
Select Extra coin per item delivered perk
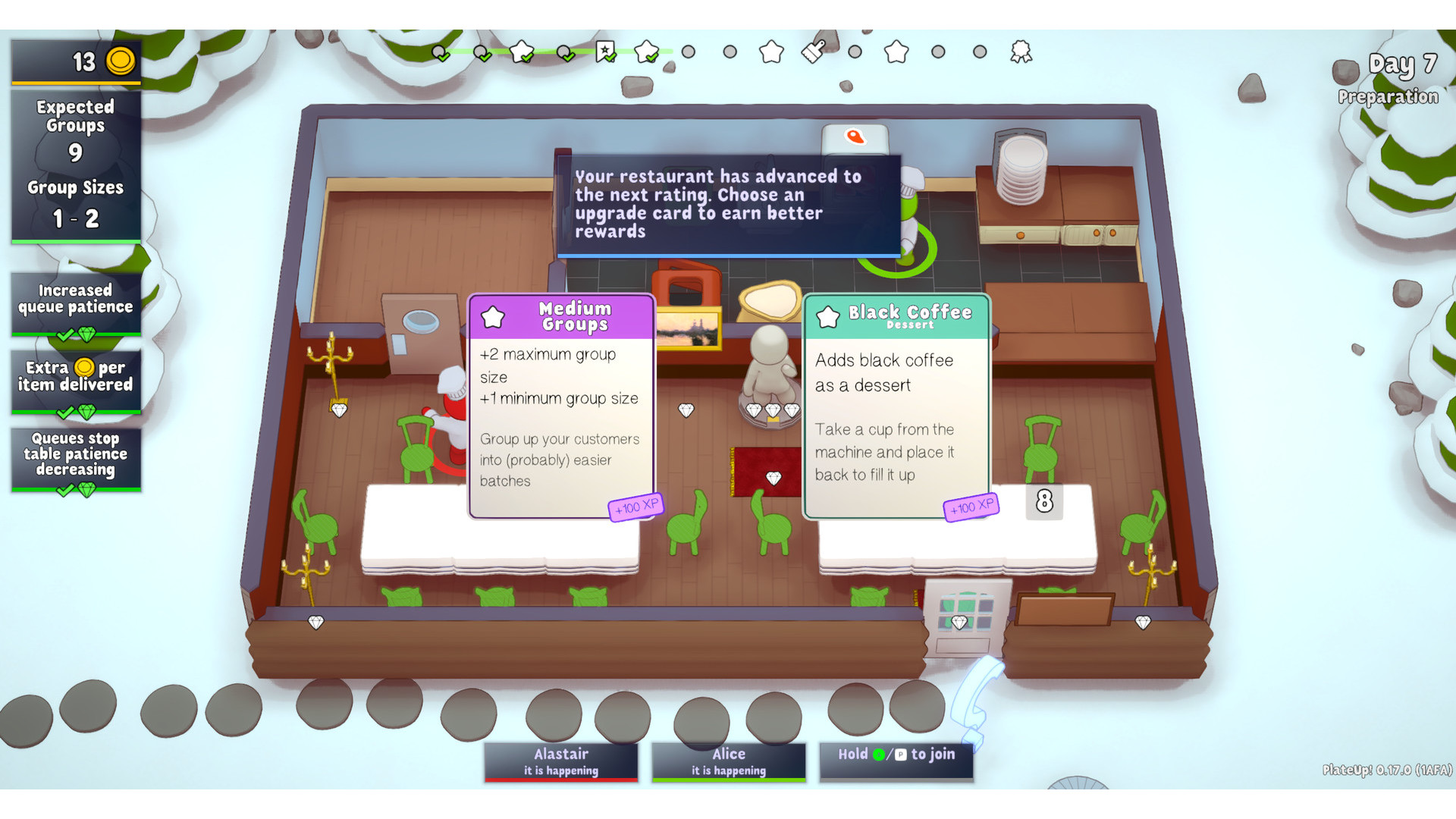coord(76,381)
